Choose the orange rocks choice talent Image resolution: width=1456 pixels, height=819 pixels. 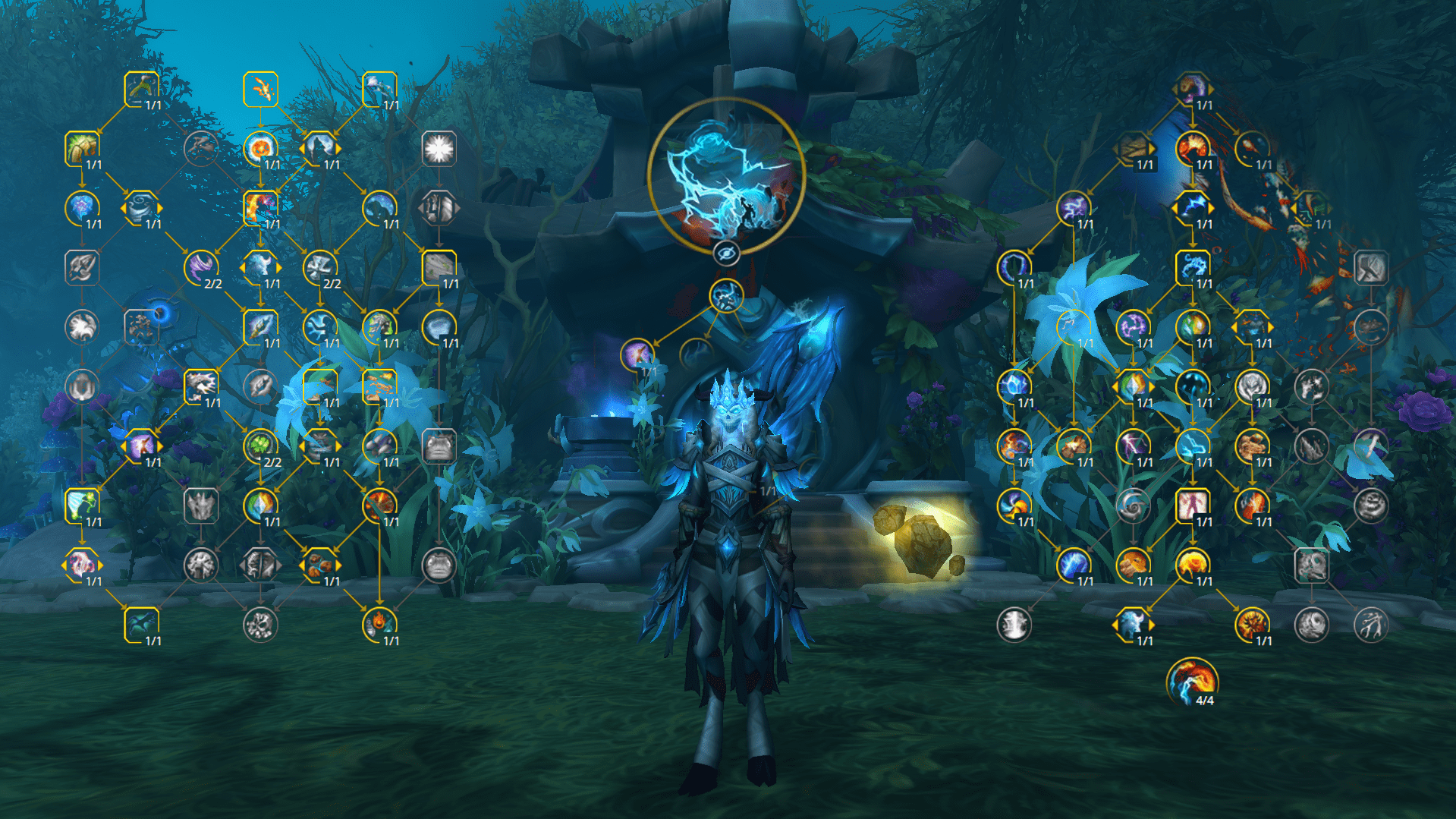(319, 565)
